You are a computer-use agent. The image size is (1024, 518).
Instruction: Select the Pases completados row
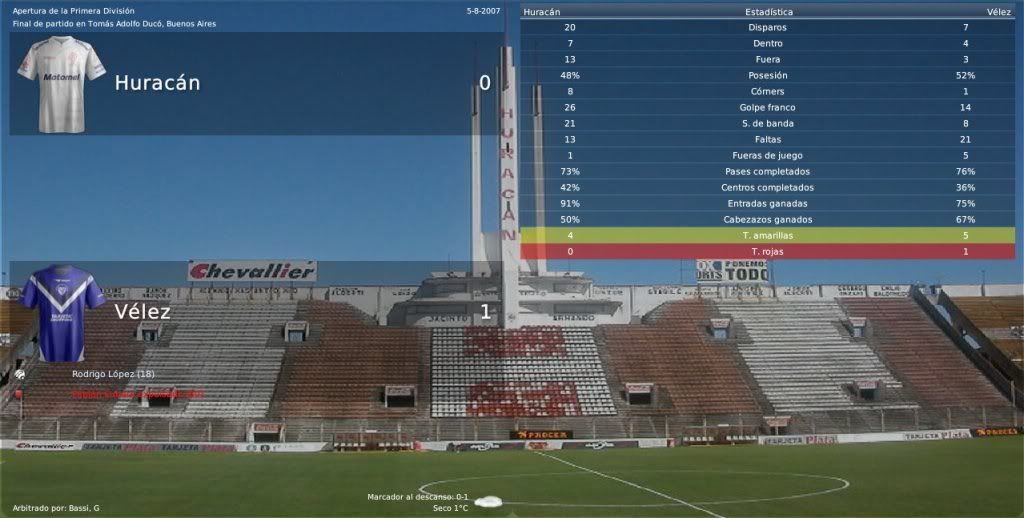pos(767,171)
